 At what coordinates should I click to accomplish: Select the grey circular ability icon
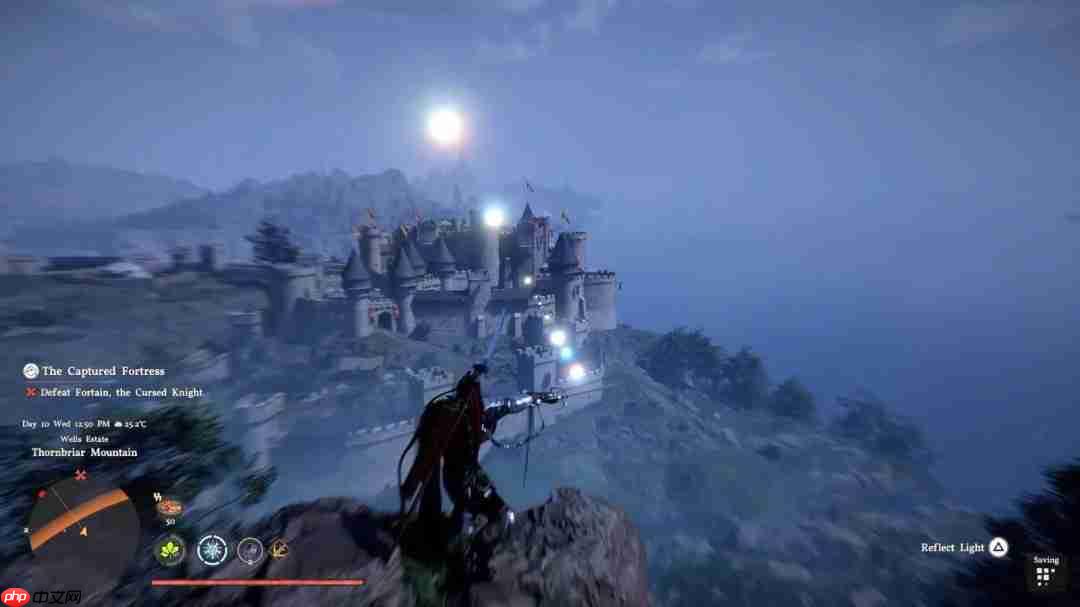click(250, 549)
